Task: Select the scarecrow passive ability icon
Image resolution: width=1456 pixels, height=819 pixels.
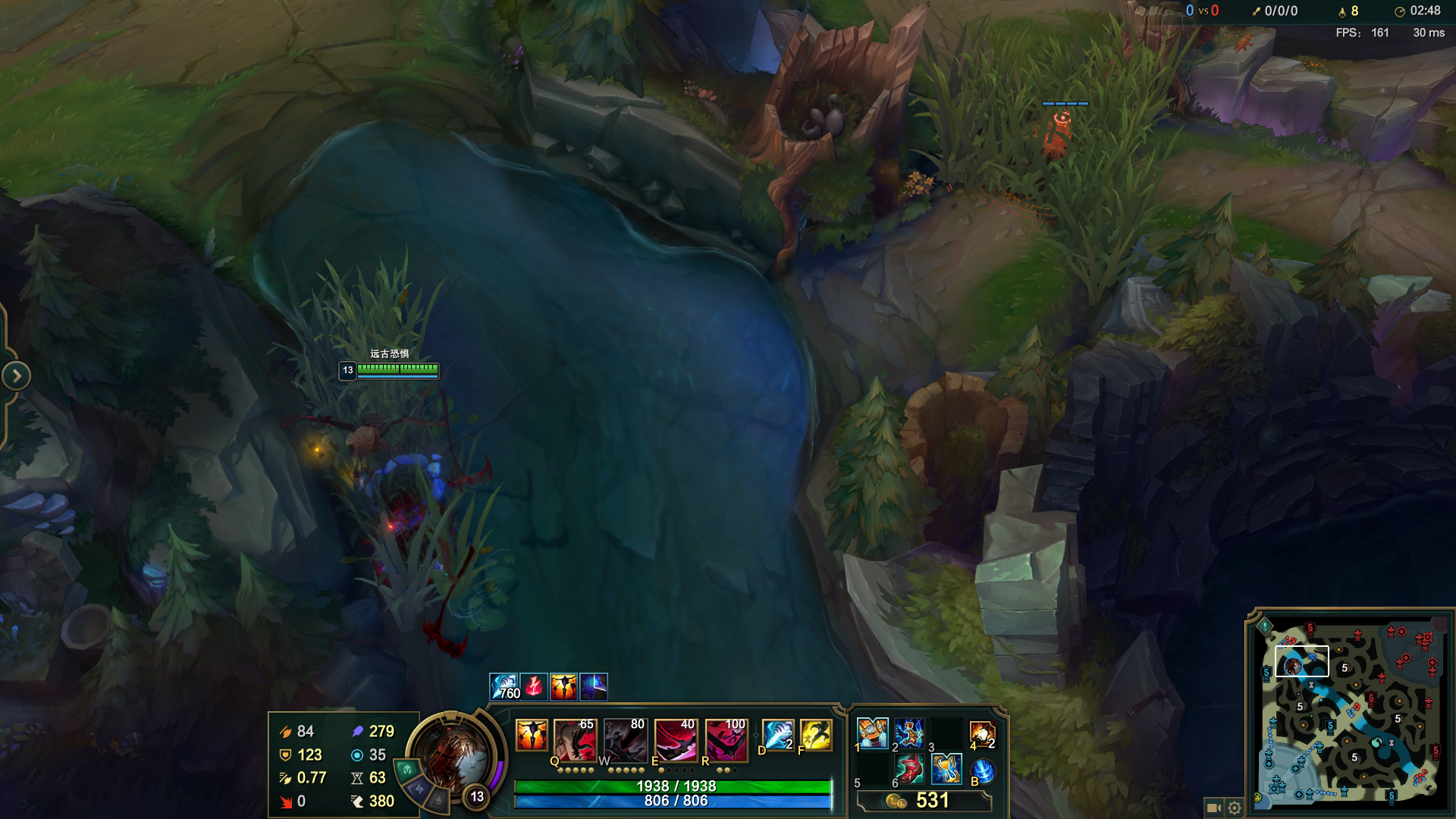Action: tap(532, 735)
